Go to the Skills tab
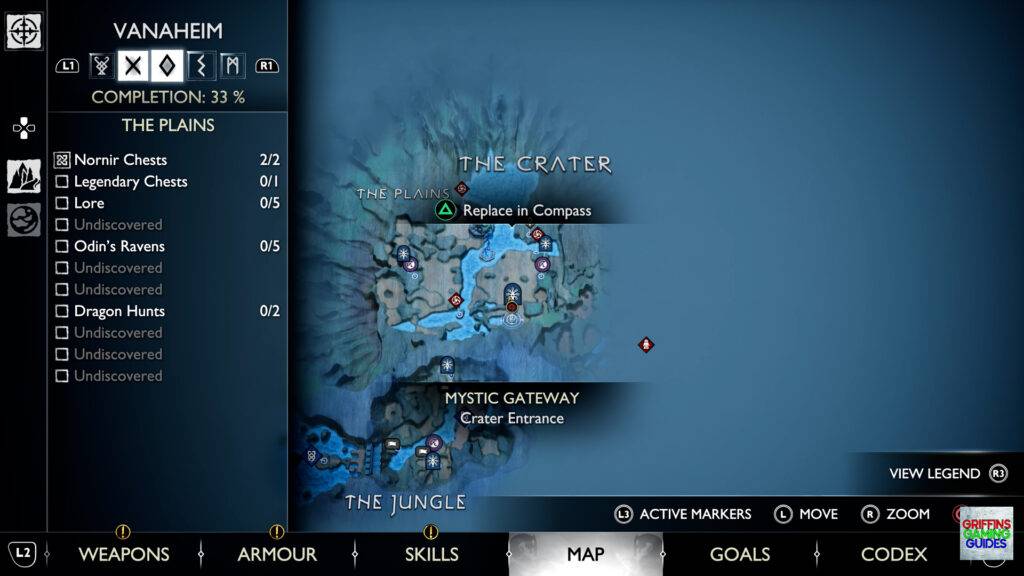1024x576 pixels. click(431, 554)
